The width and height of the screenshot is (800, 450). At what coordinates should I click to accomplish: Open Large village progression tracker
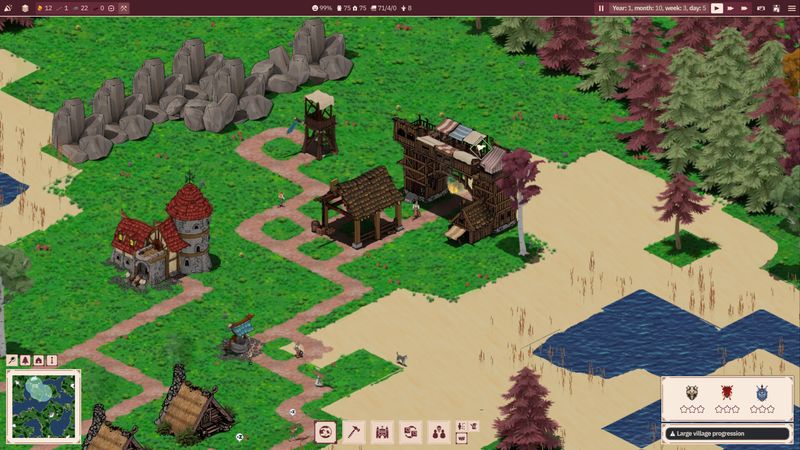point(726,433)
